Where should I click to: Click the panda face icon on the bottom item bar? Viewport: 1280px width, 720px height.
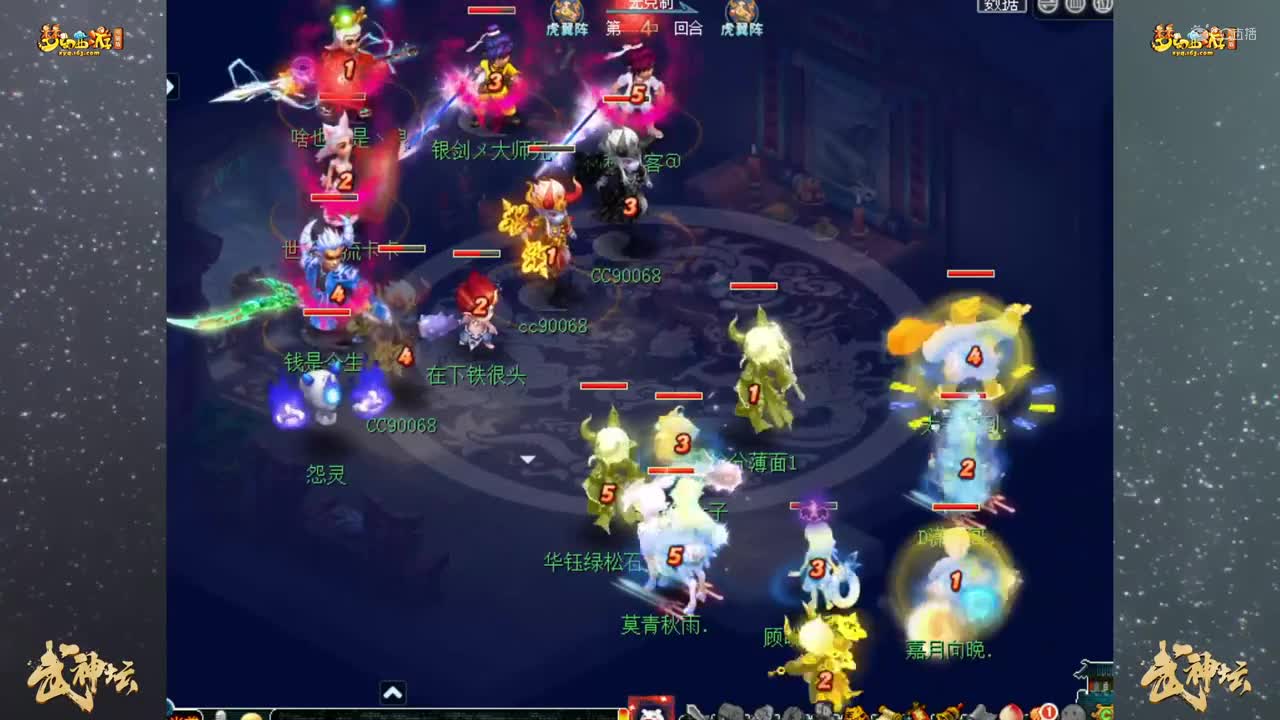tap(653, 714)
